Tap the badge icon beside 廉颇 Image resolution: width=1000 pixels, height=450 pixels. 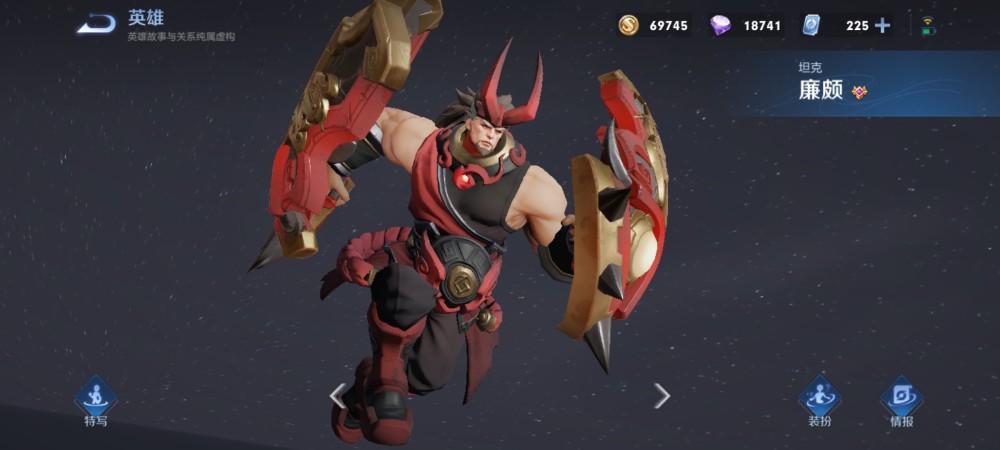pyautogui.click(x=859, y=92)
